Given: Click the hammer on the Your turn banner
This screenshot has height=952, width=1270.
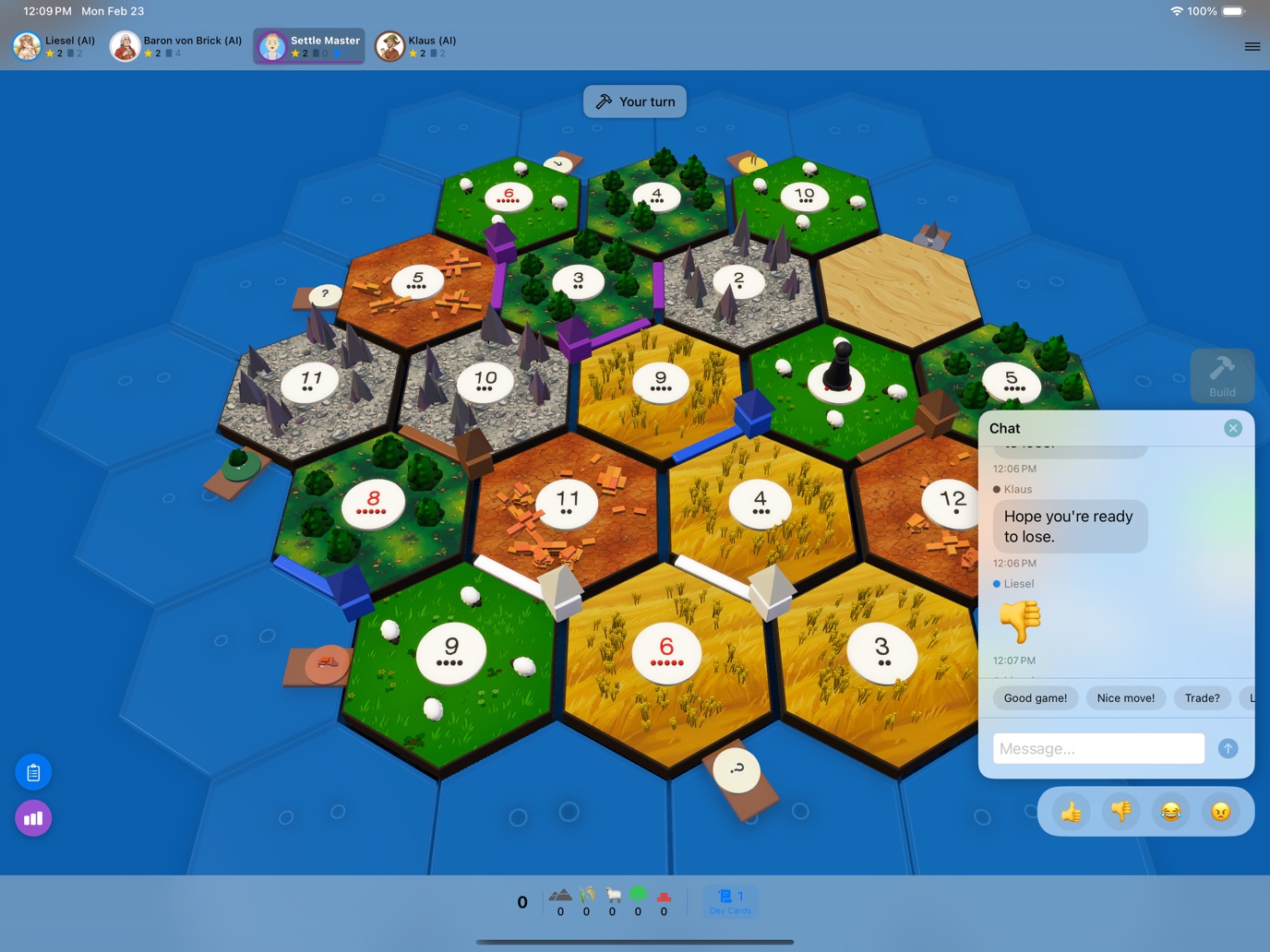Looking at the screenshot, I should [x=605, y=101].
